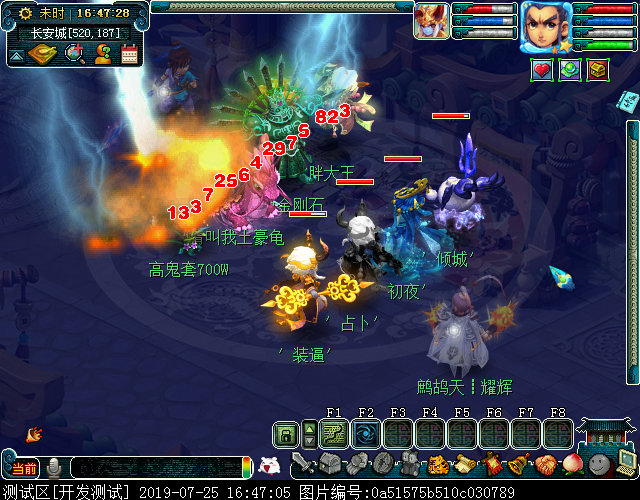Click the golden bell icon in toolbar
640x500 pixels.
coord(517,464)
